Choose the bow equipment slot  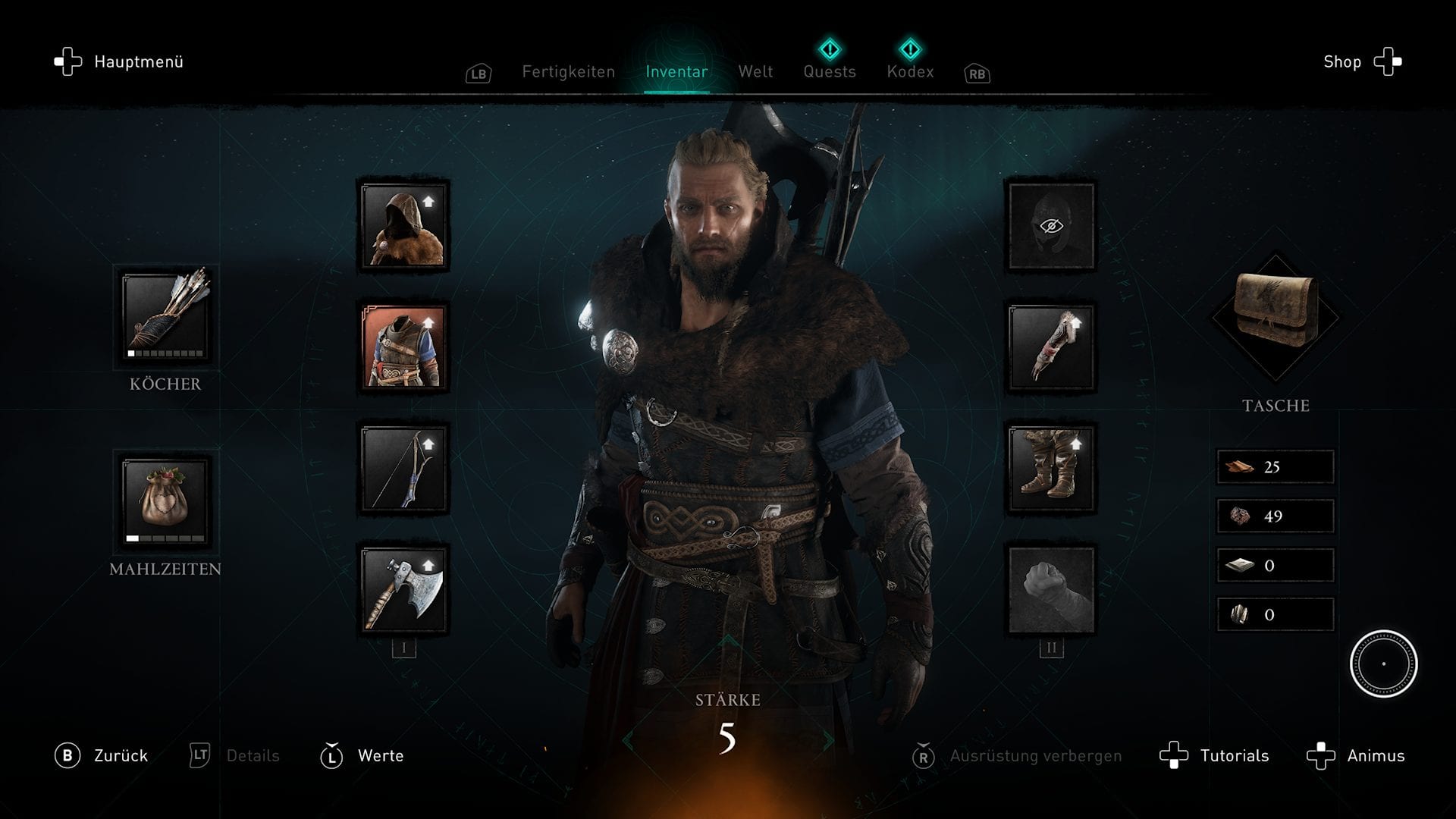tap(403, 469)
